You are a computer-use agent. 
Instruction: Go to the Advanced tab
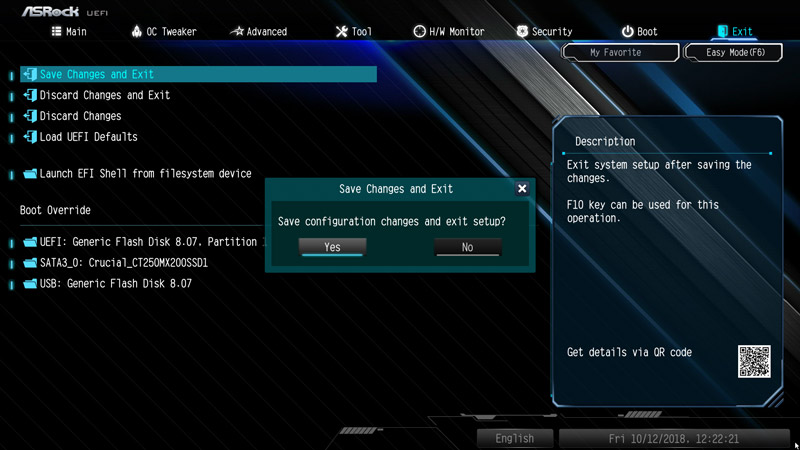click(x=258, y=31)
